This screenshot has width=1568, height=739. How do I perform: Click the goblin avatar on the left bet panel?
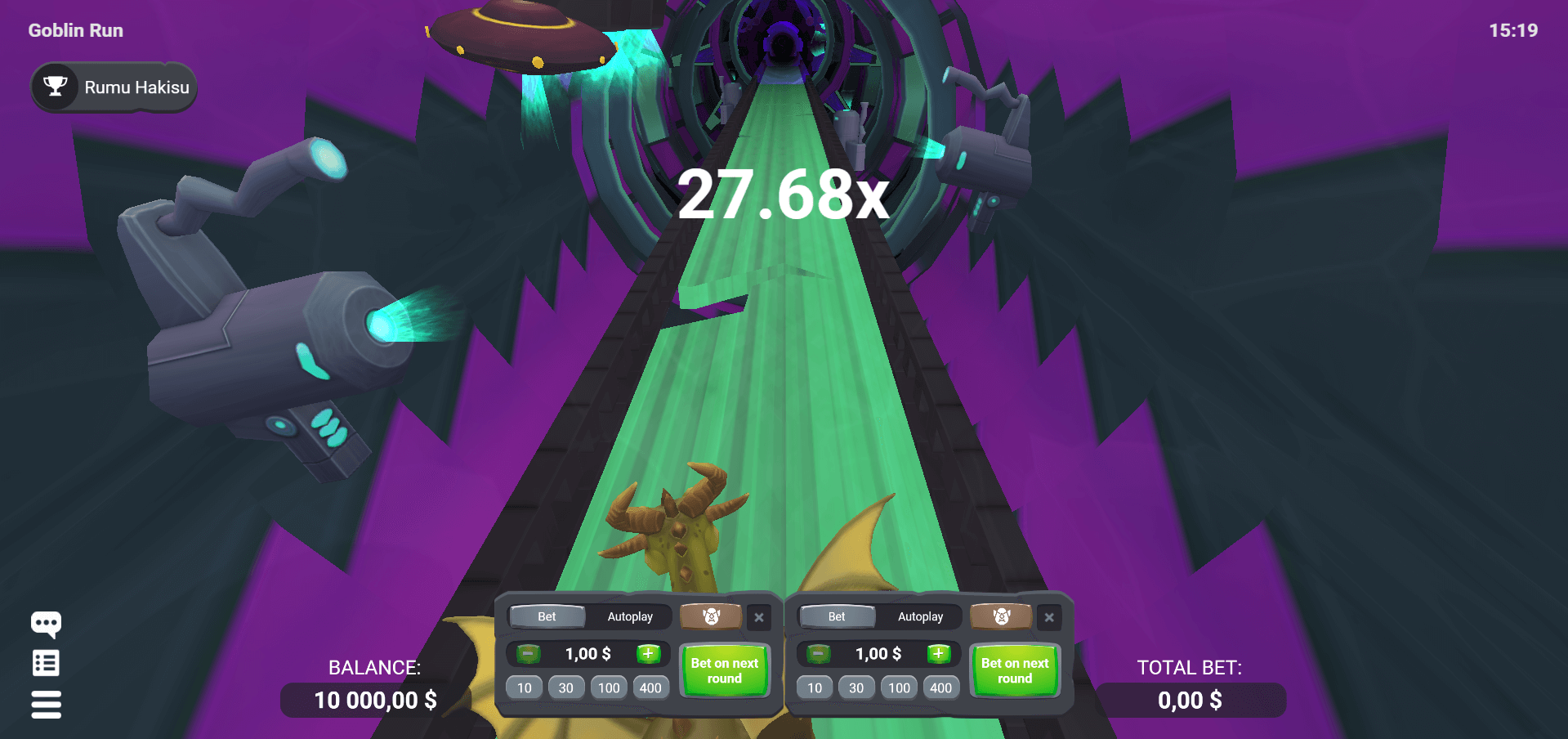tap(711, 617)
